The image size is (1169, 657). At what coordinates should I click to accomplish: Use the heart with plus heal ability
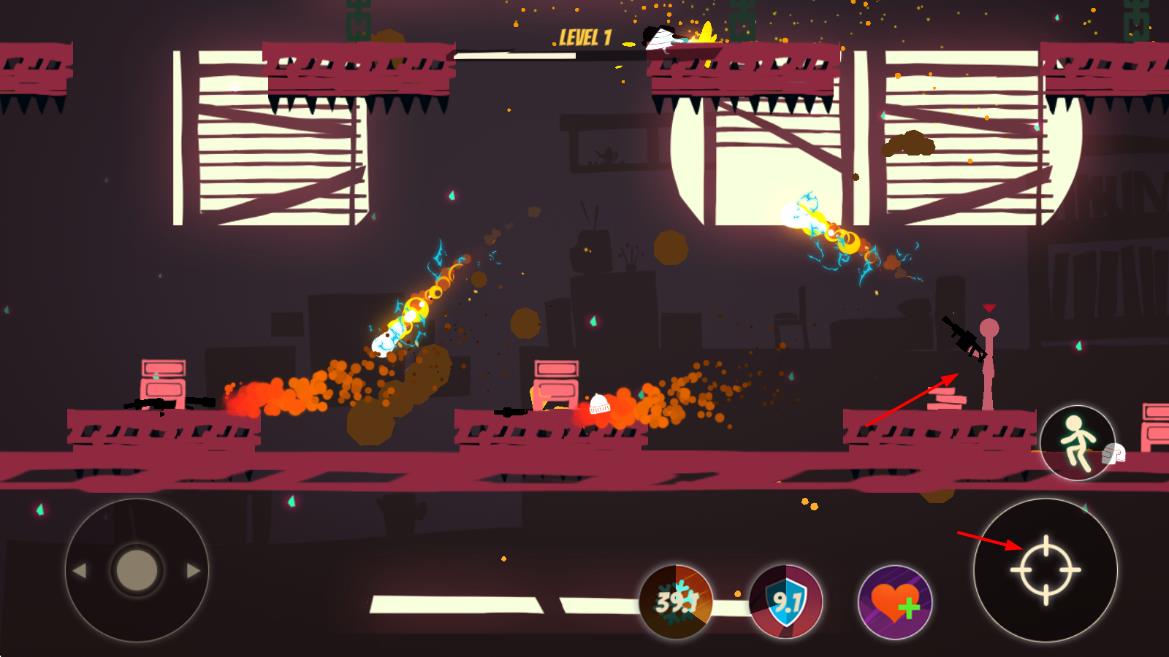tap(895, 603)
